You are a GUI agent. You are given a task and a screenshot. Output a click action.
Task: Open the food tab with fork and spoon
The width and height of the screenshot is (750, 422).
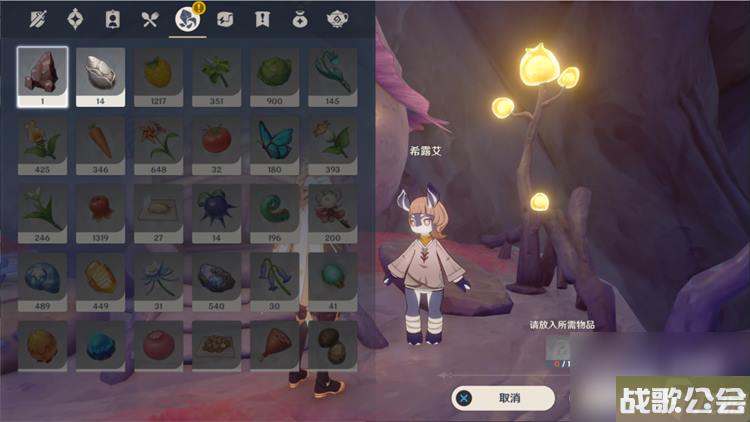click(149, 18)
